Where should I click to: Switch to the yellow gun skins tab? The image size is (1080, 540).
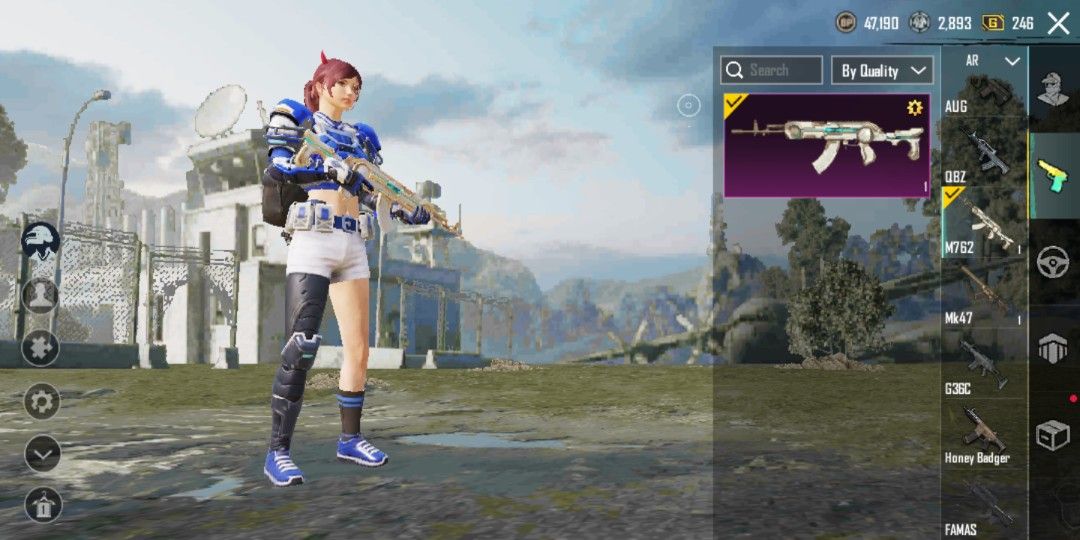pyautogui.click(x=1053, y=174)
